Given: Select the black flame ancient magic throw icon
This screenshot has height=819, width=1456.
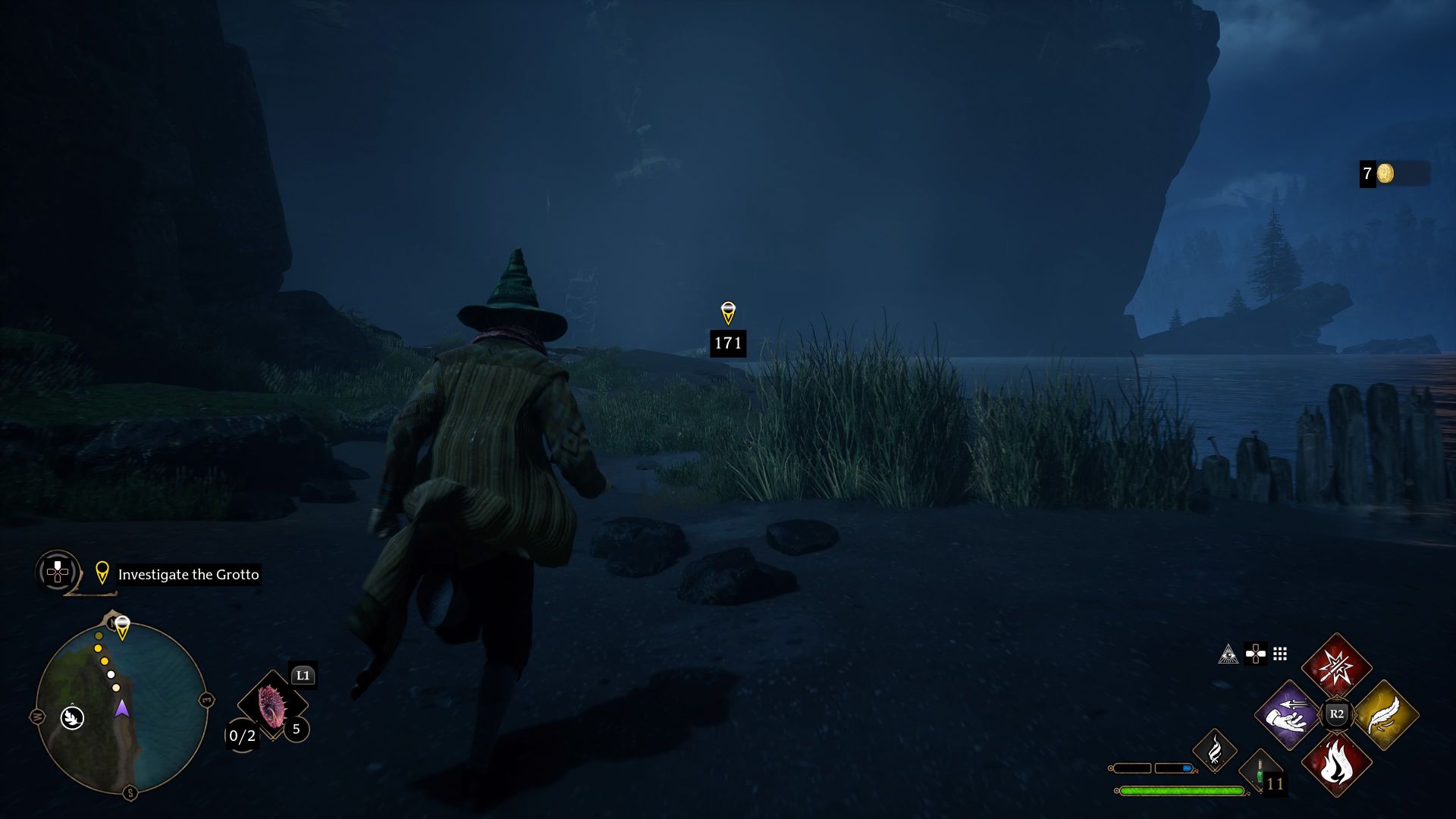Looking at the screenshot, I should (x=1215, y=752).
